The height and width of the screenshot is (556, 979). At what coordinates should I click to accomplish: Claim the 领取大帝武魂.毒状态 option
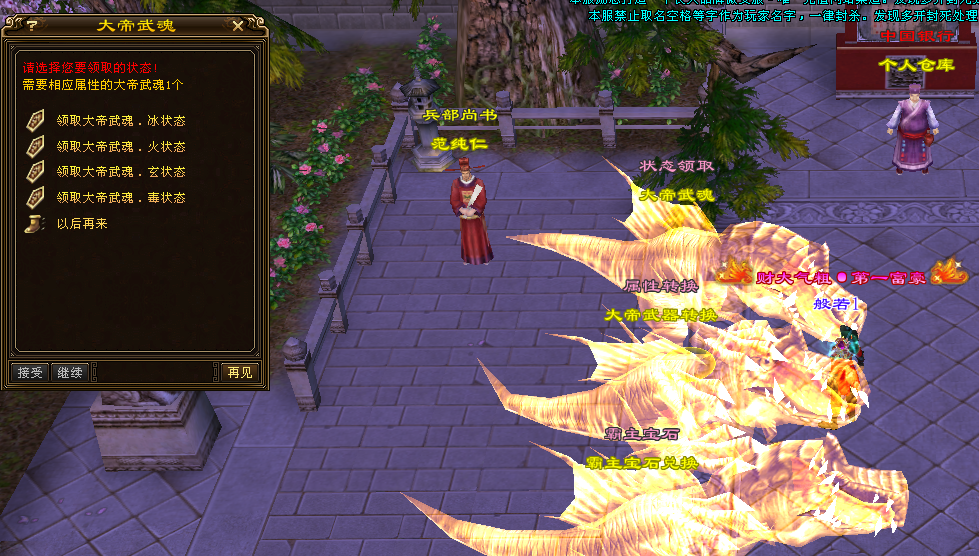click(x=120, y=198)
